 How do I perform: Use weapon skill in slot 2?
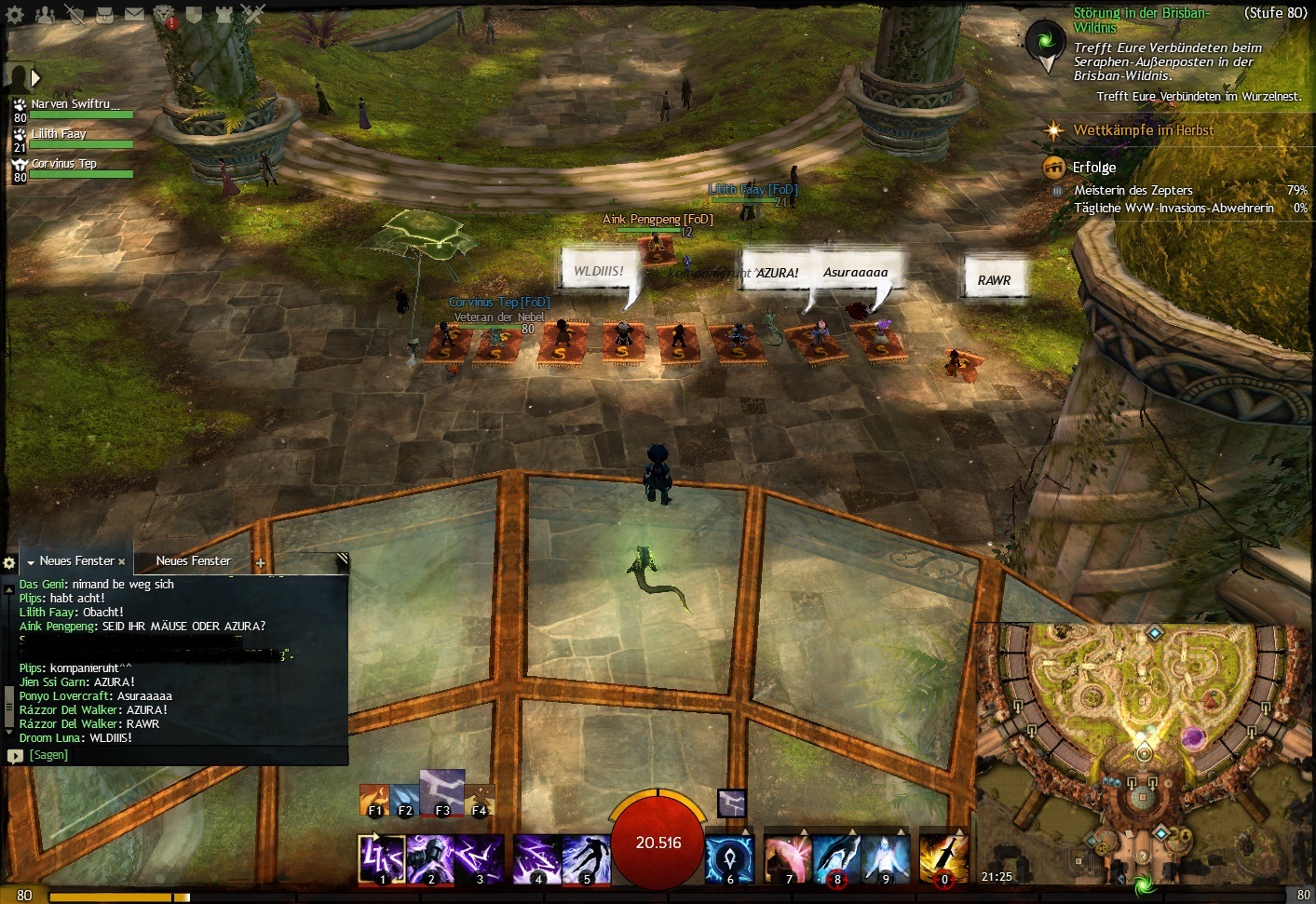[430, 858]
